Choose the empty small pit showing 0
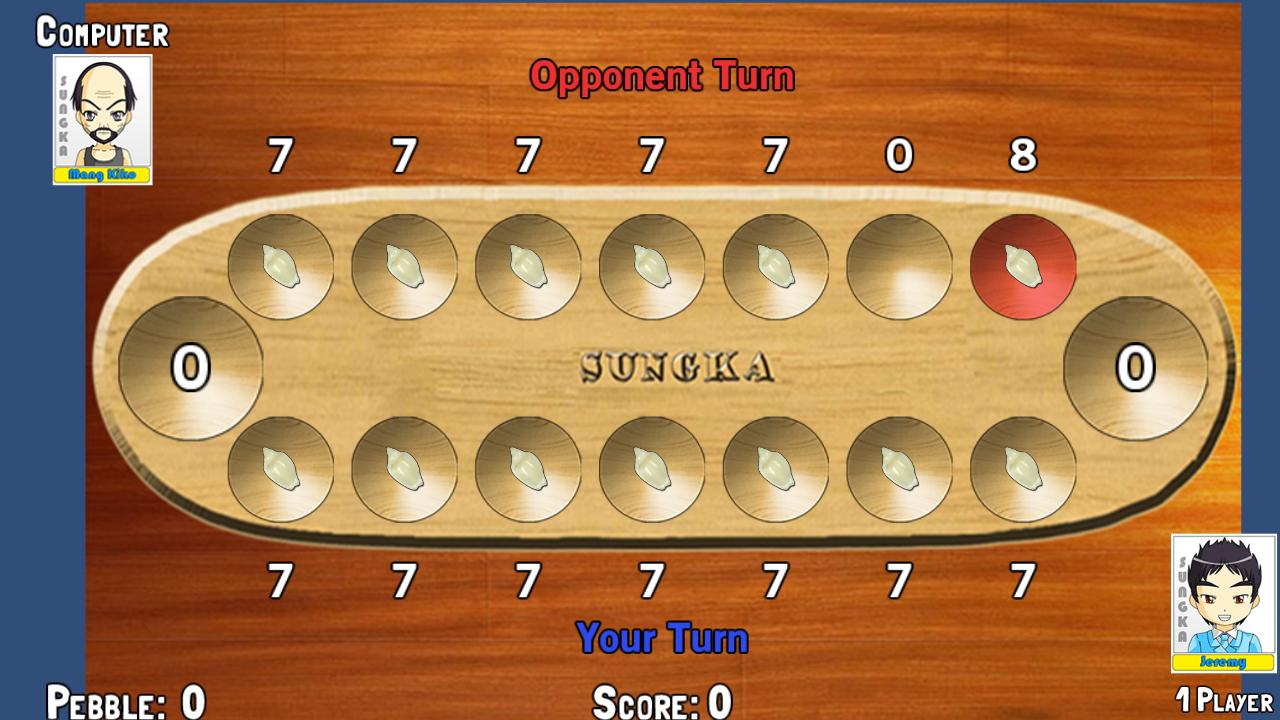The height and width of the screenshot is (720, 1280). pos(898,266)
